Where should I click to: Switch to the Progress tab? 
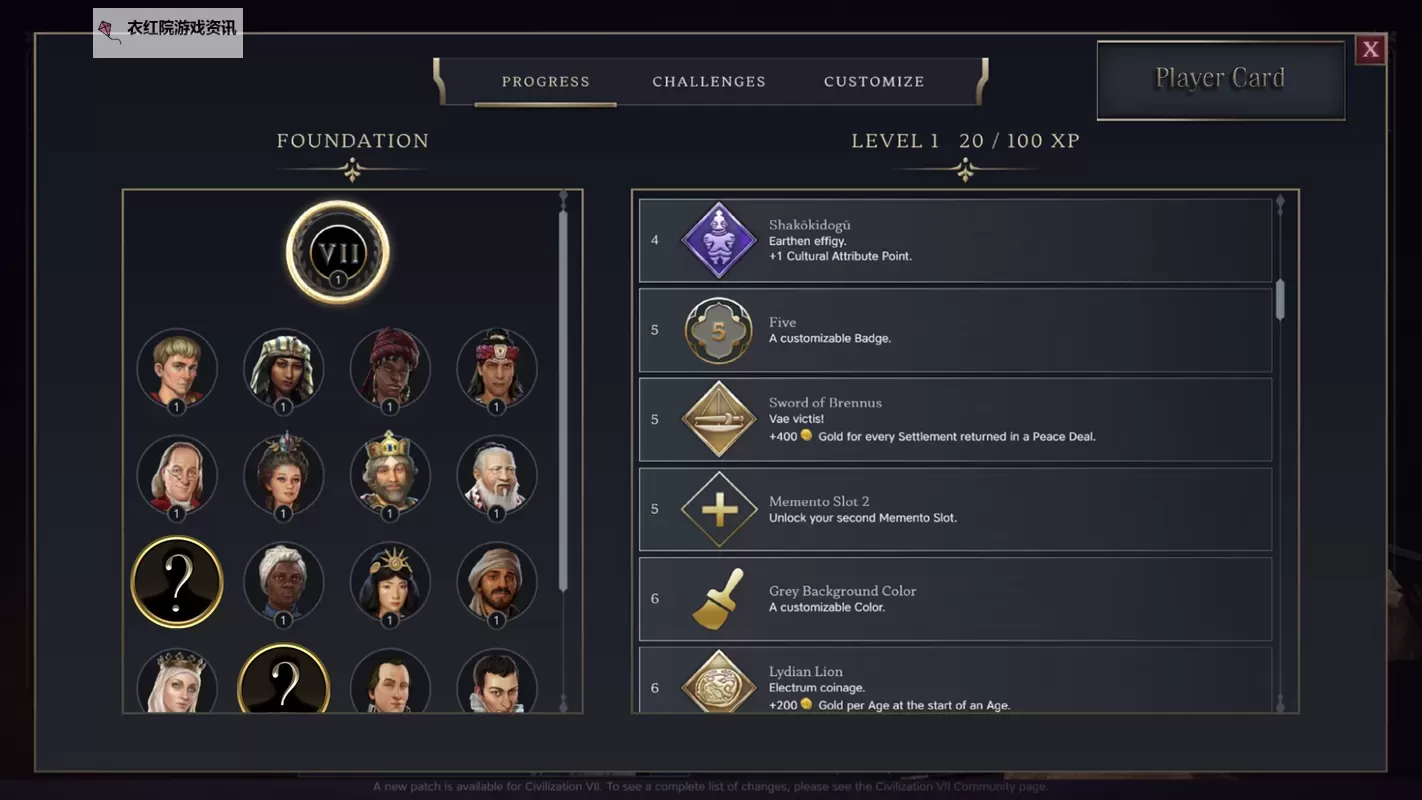pyautogui.click(x=545, y=82)
